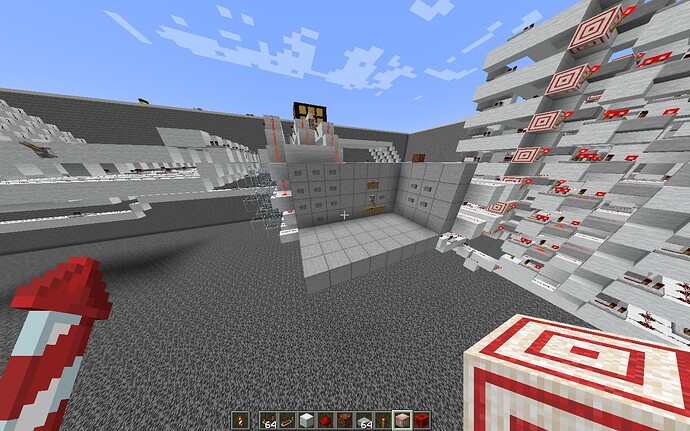This screenshot has height=431, width=690.
Task: Choose the bow in the hotbar
Action: coord(287,420)
